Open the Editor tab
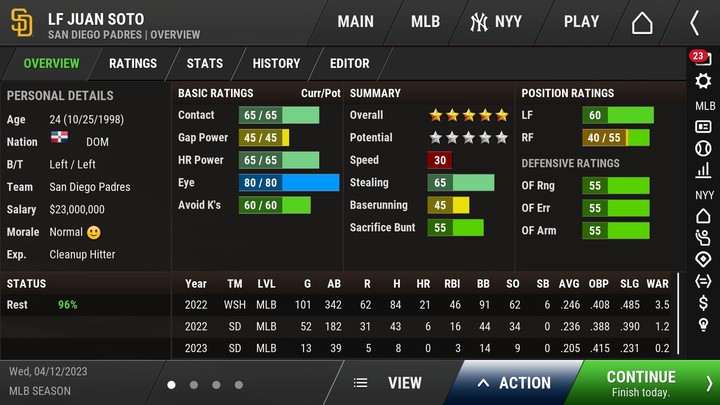 click(x=350, y=63)
